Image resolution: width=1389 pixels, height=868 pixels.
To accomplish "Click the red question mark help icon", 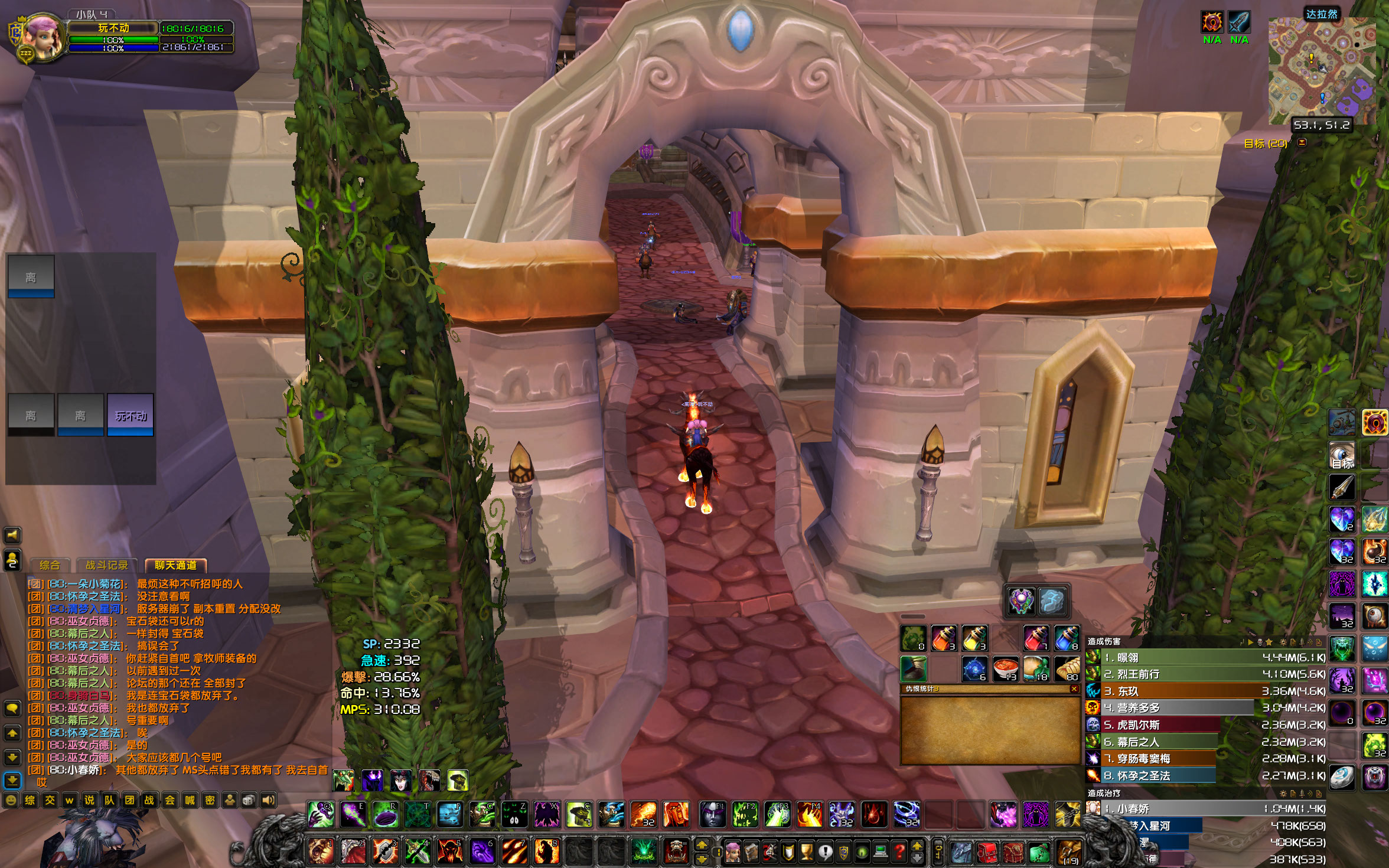I will click(899, 853).
